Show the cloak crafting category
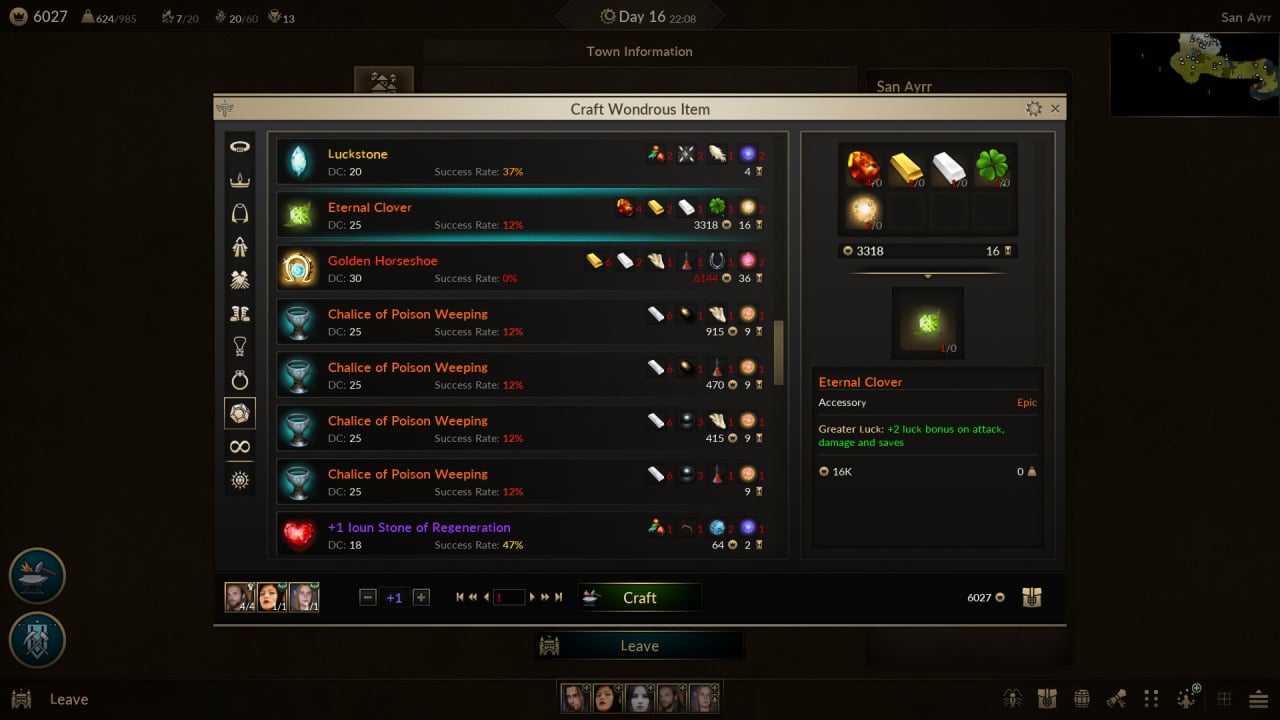1280x720 pixels. click(240, 213)
